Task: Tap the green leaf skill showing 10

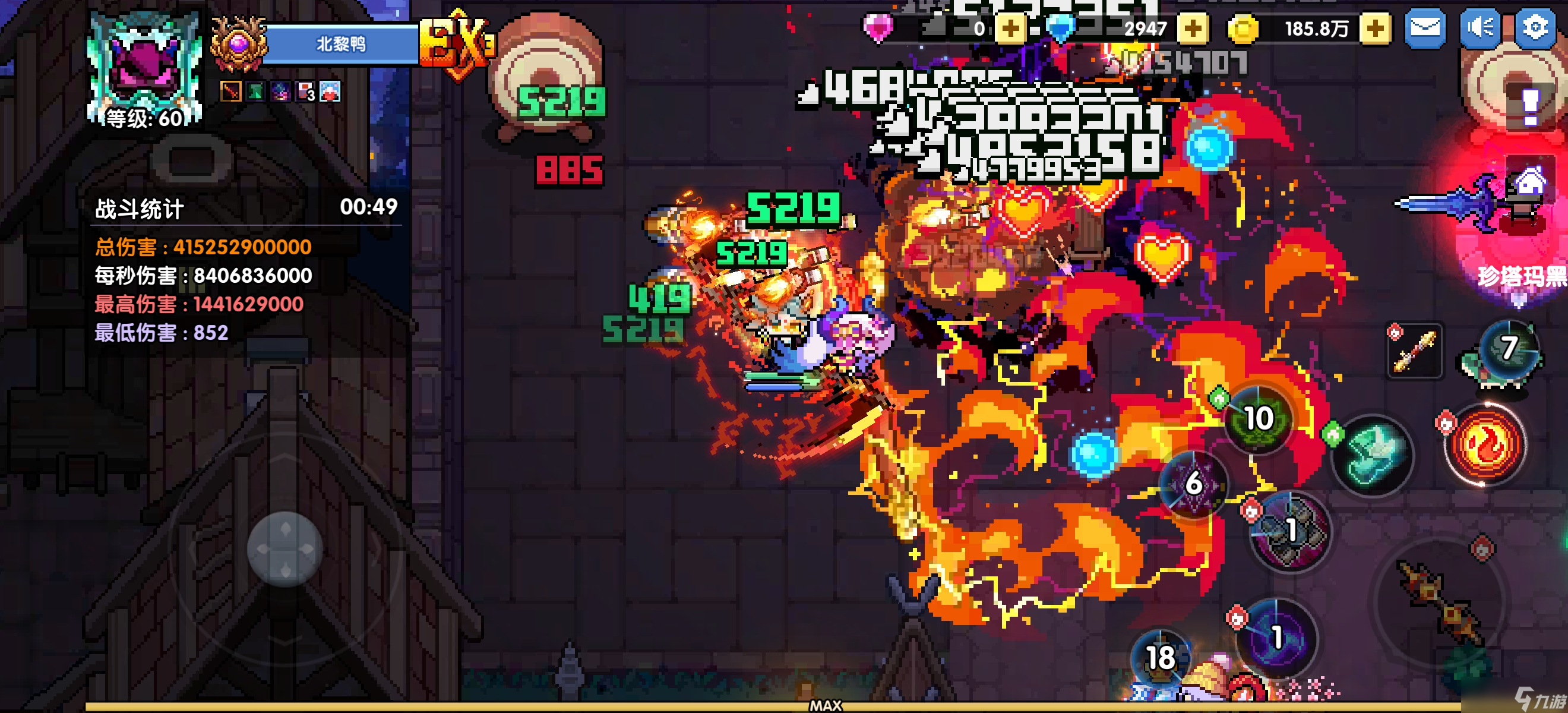Action: point(1258,419)
